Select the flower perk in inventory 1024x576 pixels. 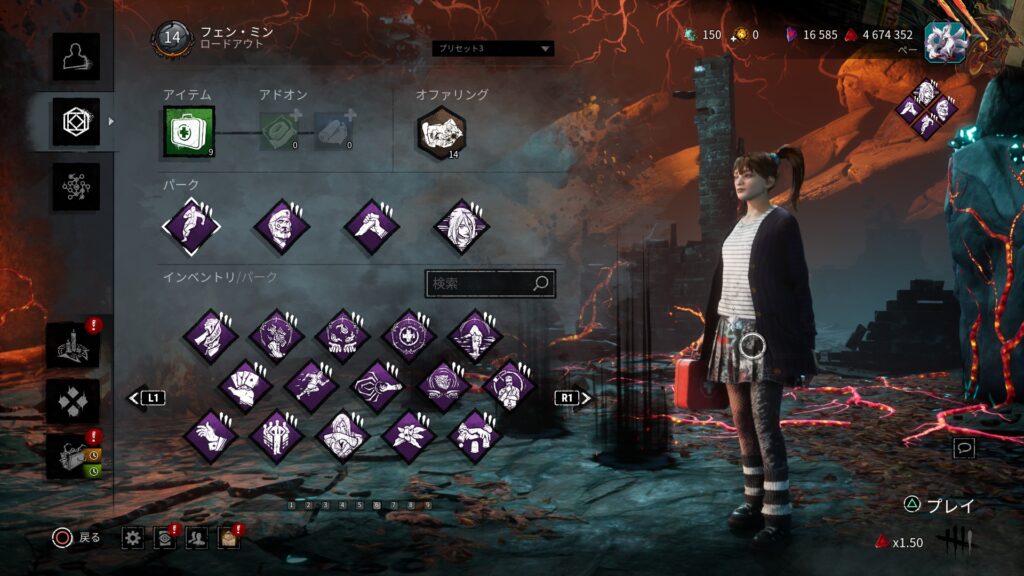click(x=409, y=436)
